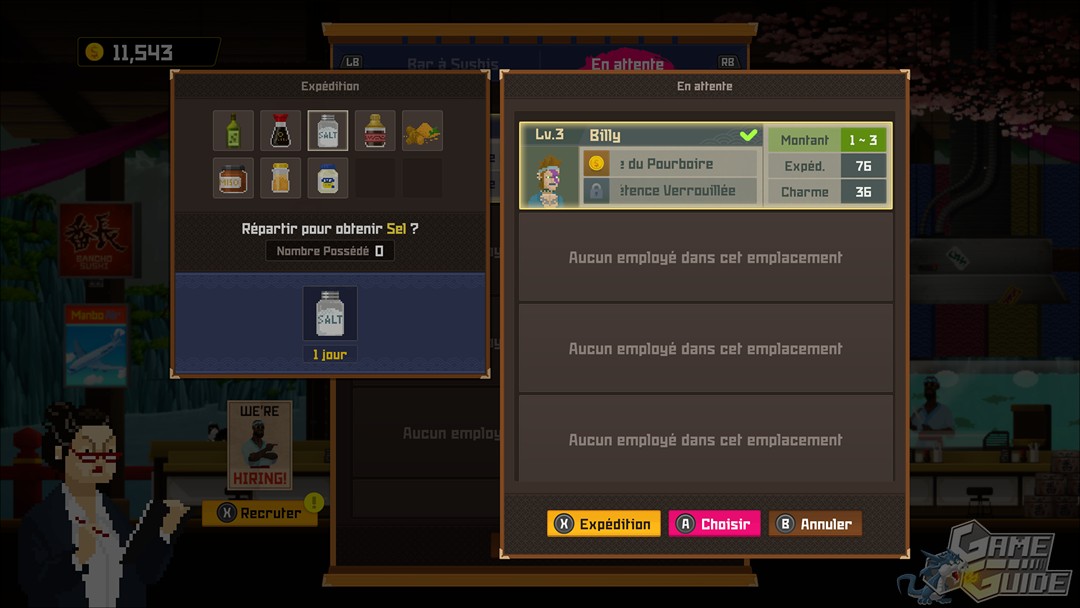Click the large salt preview icon
The height and width of the screenshot is (608, 1080).
pyautogui.click(x=330, y=315)
